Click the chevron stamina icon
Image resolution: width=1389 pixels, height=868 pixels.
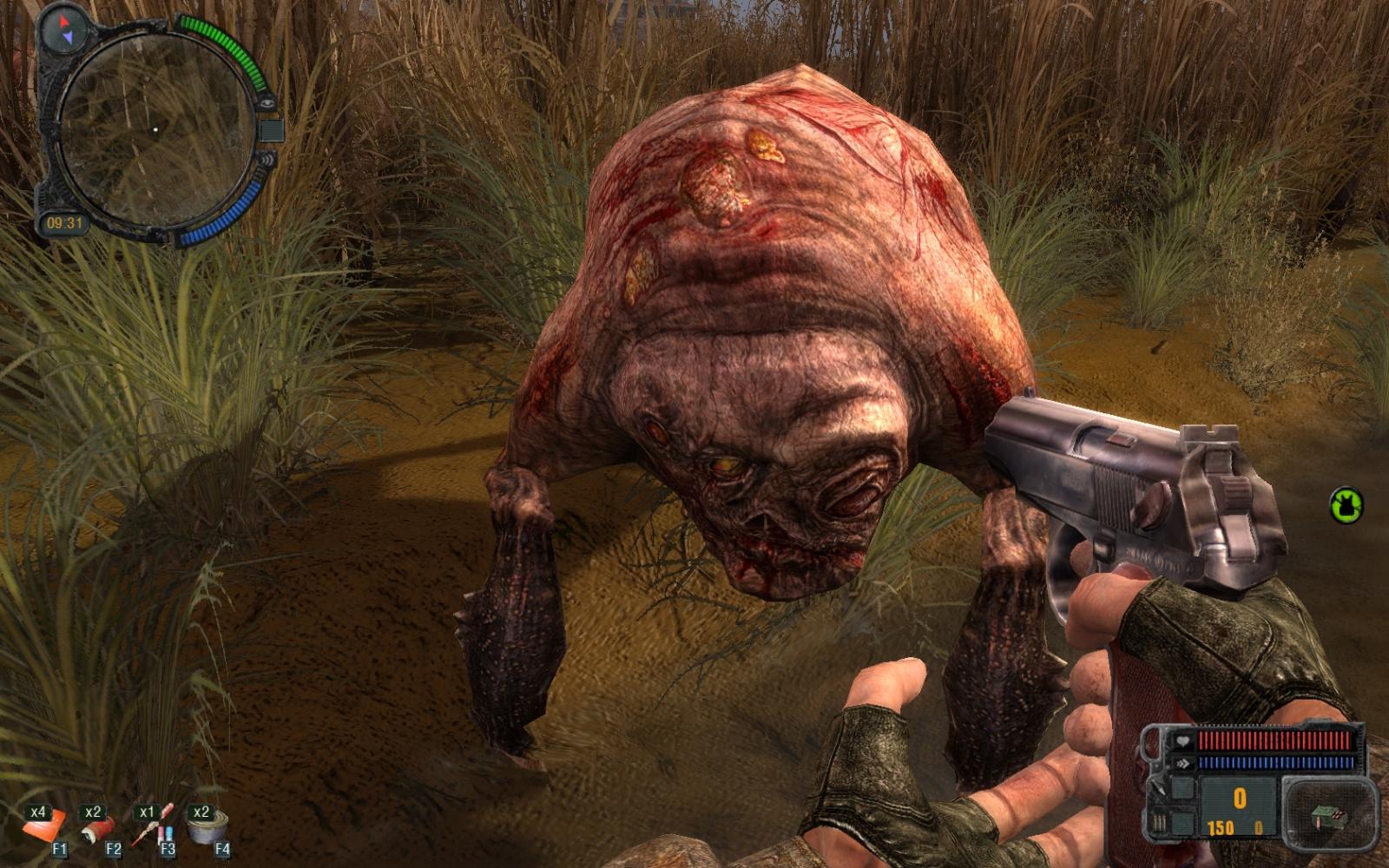(1182, 763)
